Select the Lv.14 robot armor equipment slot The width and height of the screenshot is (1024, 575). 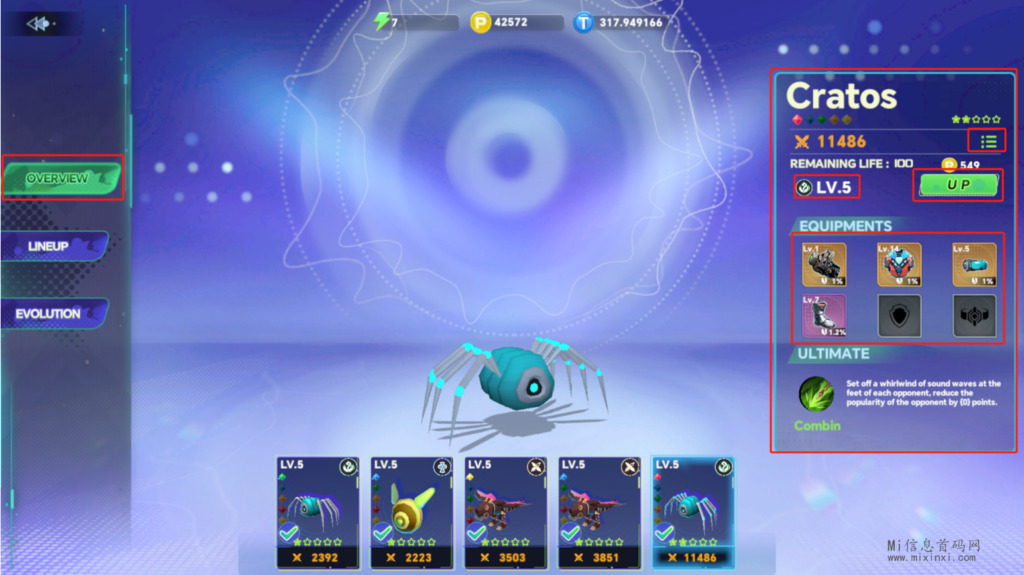click(x=899, y=264)
